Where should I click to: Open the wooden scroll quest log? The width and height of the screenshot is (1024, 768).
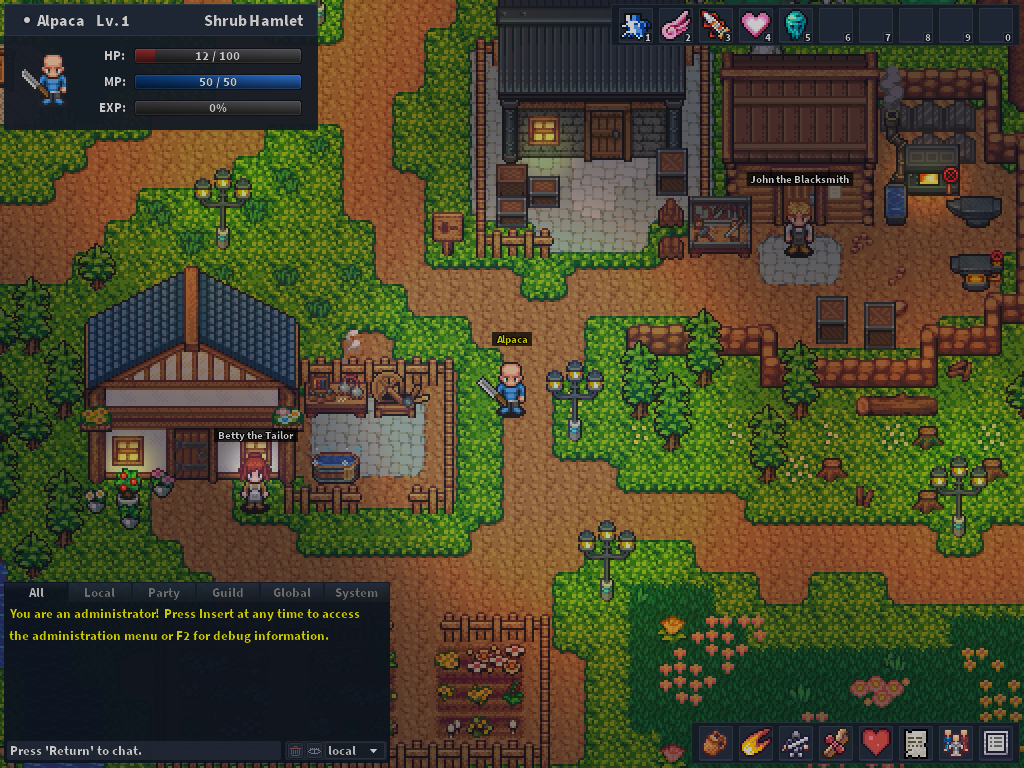coord(835,743)
